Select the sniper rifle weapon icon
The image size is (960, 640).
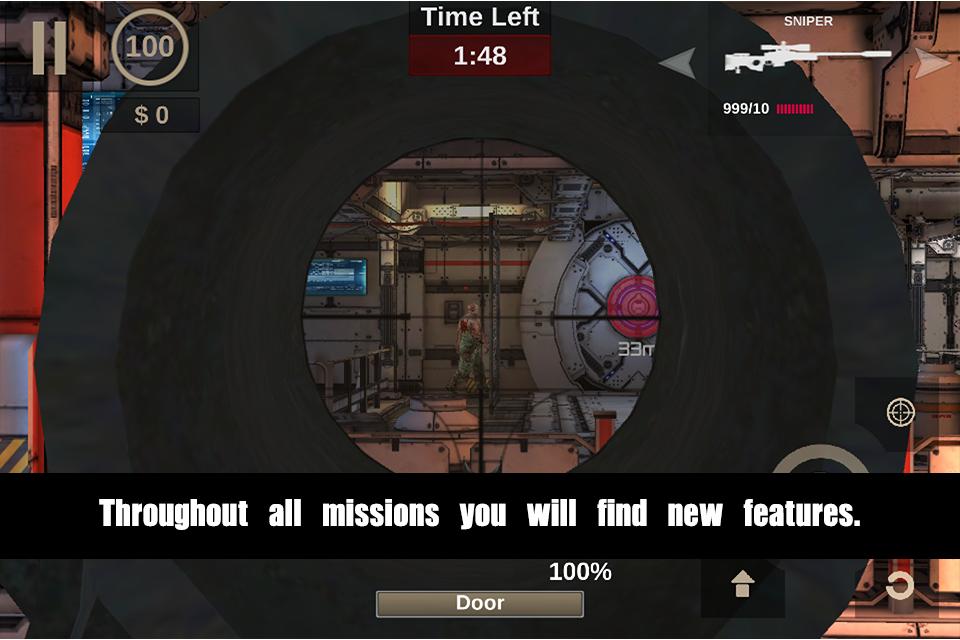806,59
